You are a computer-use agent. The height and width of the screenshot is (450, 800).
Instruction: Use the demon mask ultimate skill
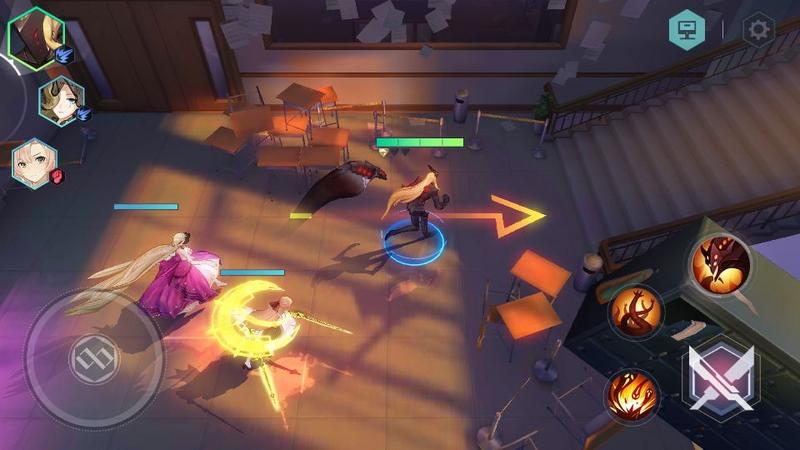pos(721,264)
